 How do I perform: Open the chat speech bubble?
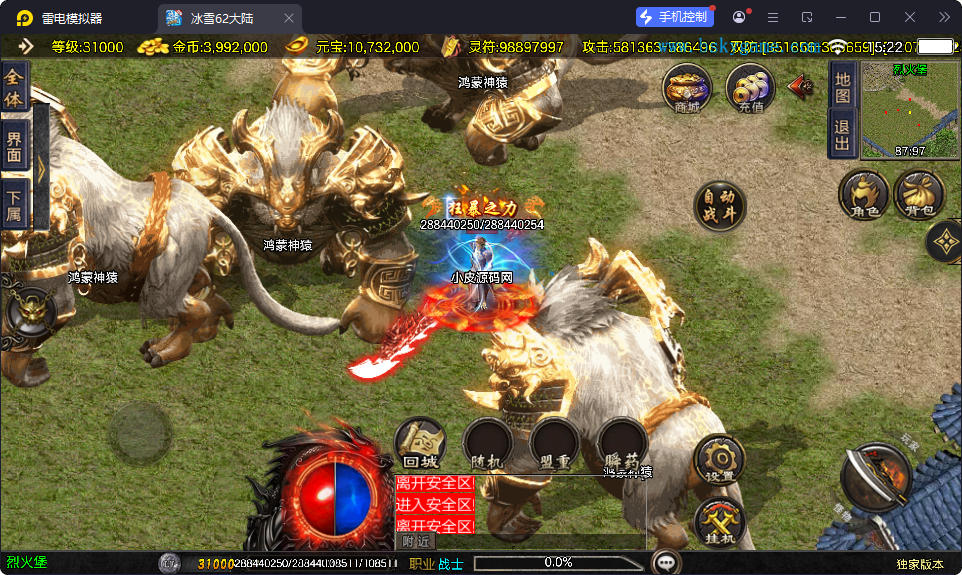[x=666, y=562]
